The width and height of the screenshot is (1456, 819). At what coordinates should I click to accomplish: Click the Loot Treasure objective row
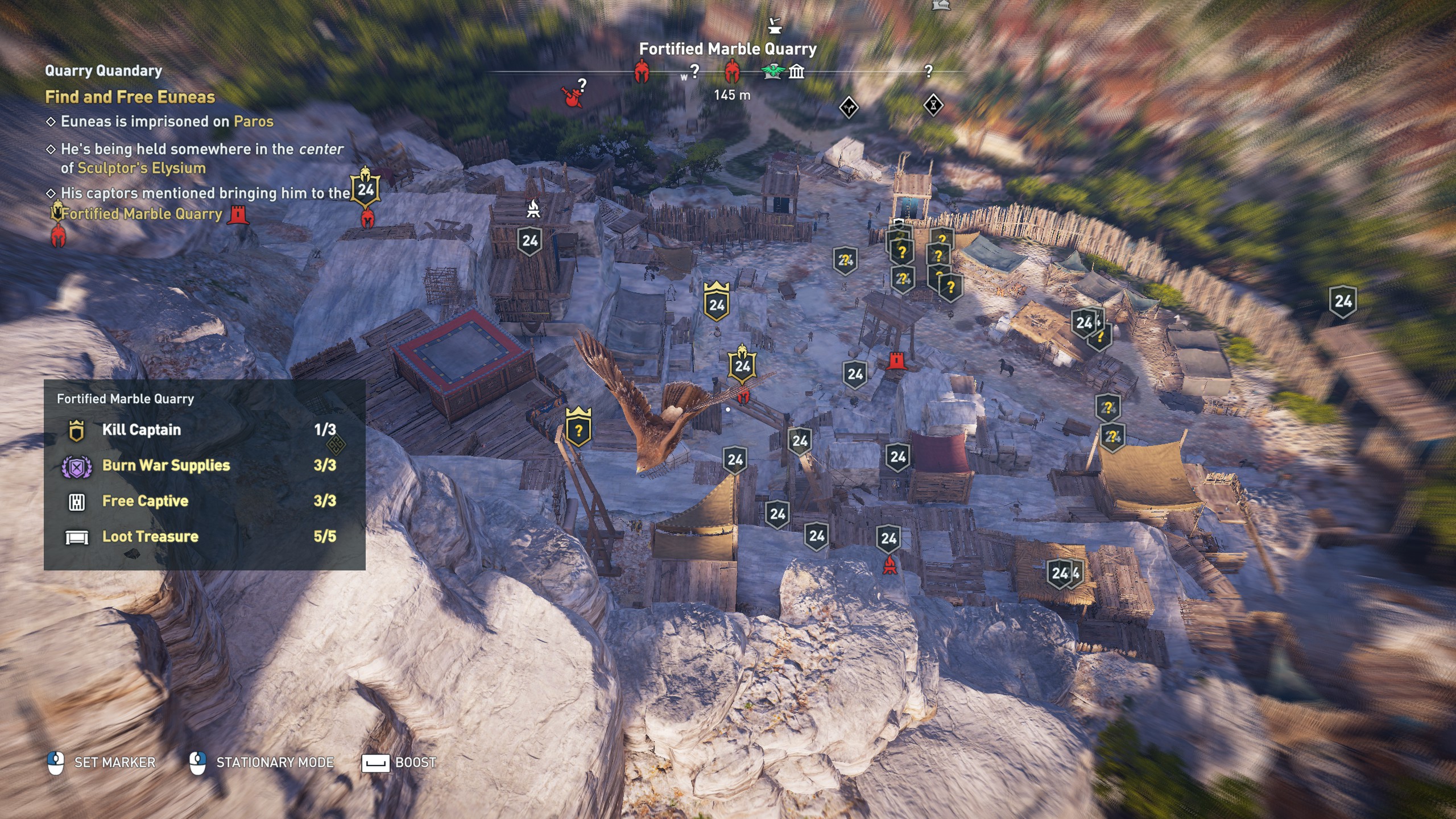tap(150, 536)
